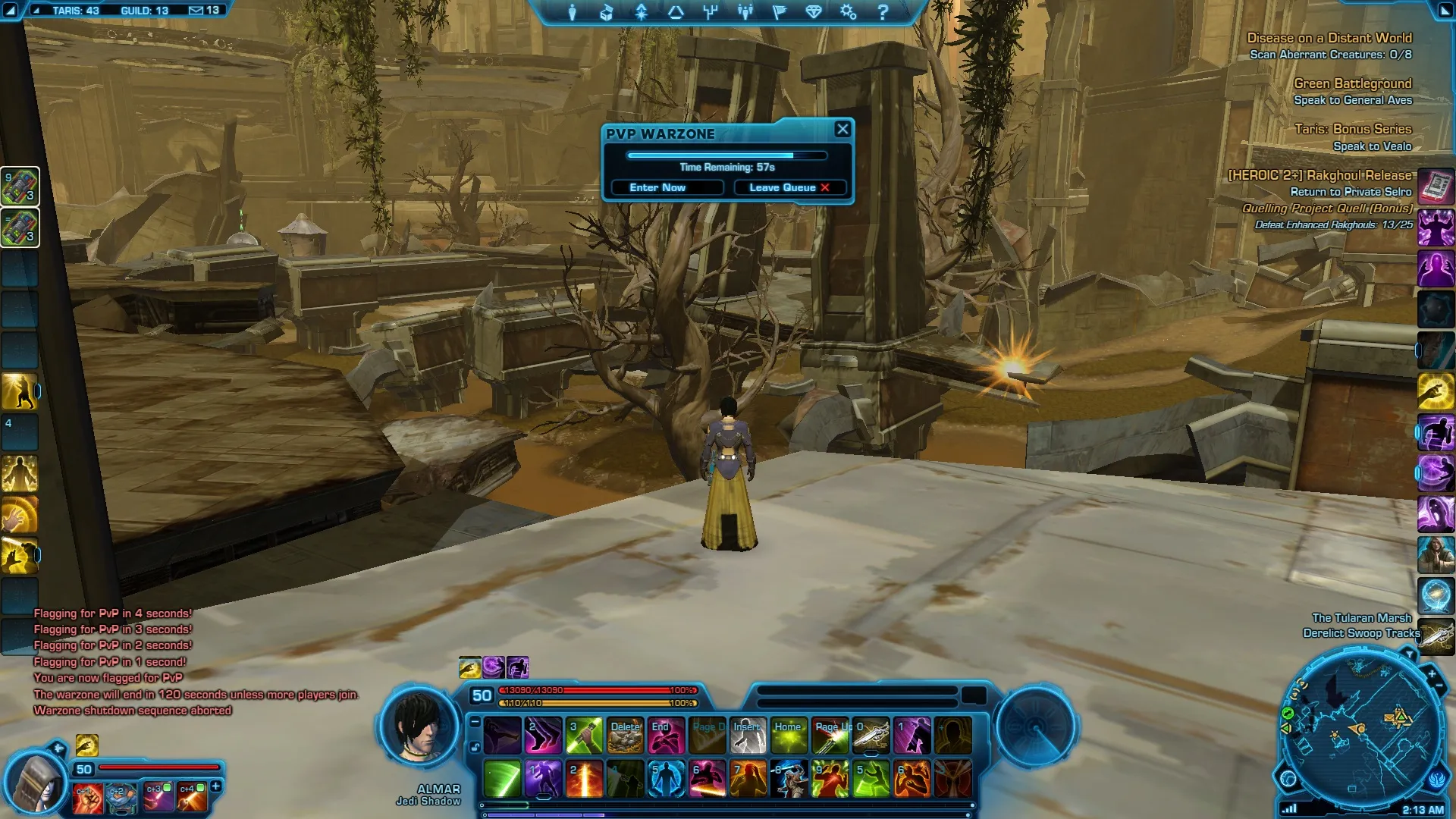Zoom in the minimap
Image resolution: width=1456 pixels, height=819 pixels.
point(1432,673)
